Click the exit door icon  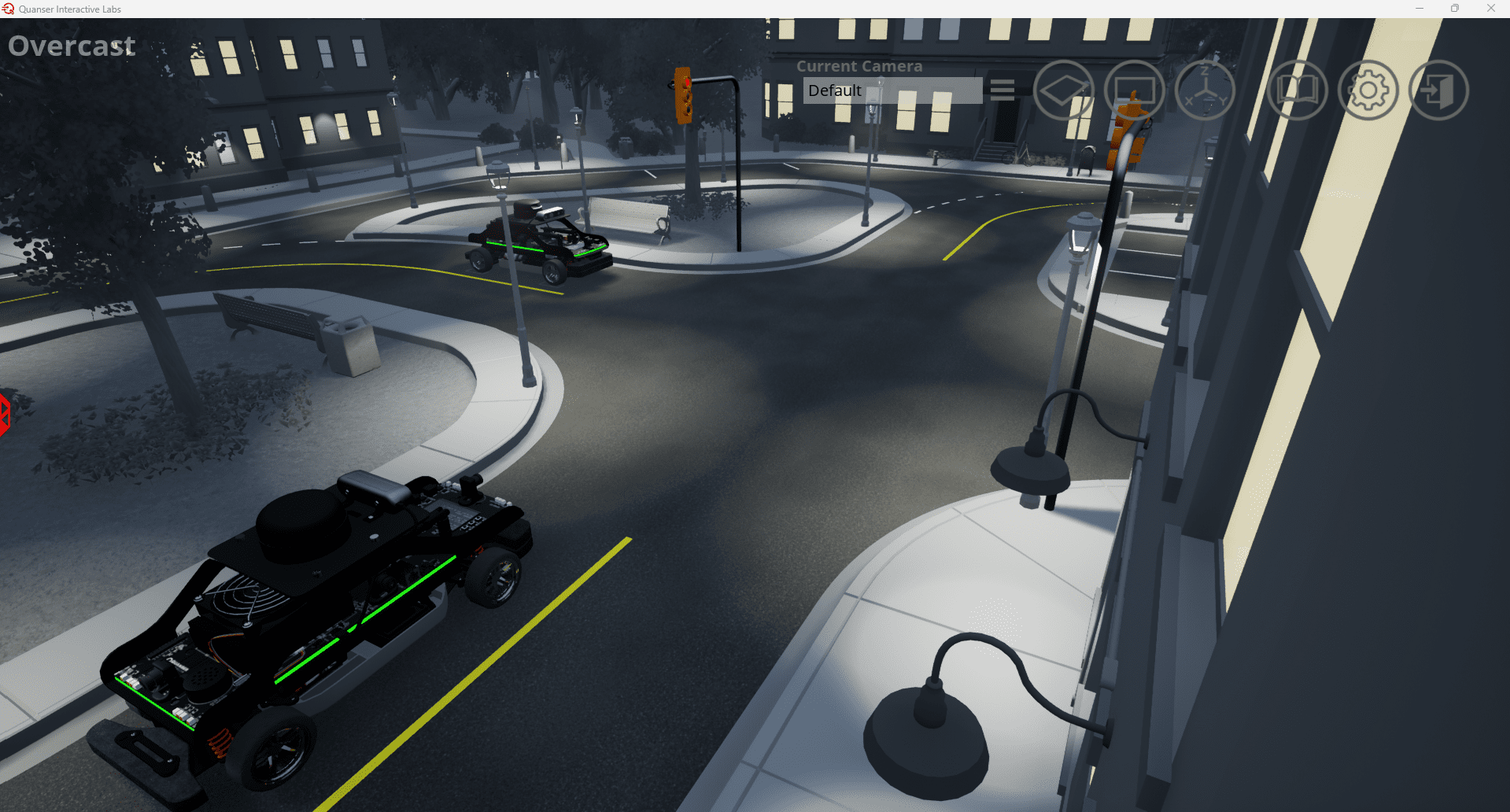point(1438,90)
